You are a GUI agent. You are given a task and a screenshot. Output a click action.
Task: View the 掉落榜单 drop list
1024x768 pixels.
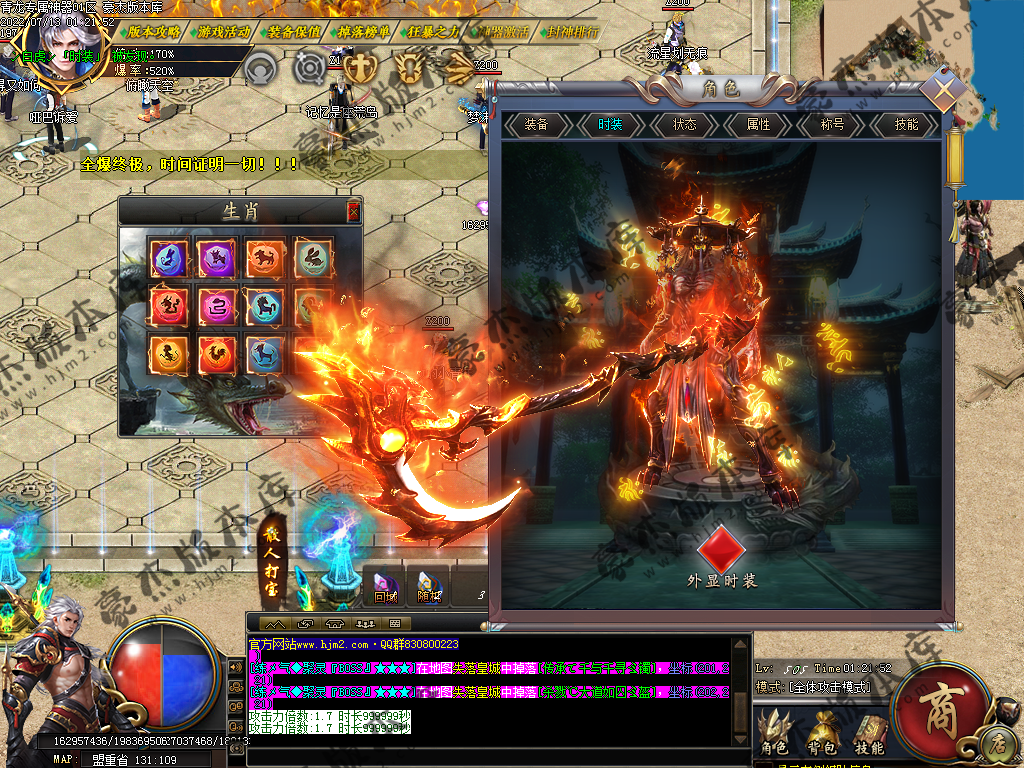[364, 31]
